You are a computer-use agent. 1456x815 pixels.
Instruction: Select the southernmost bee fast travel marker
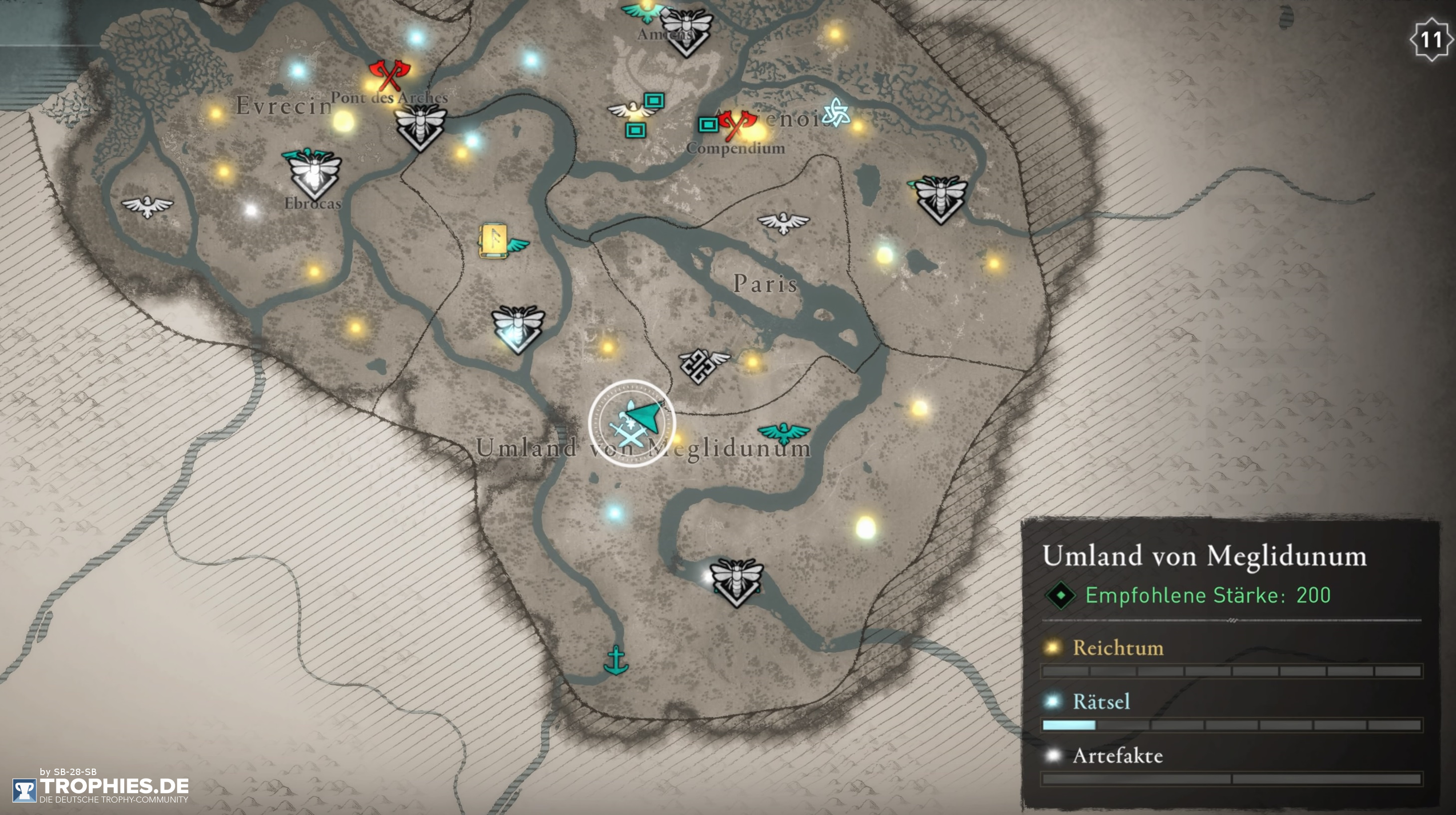click(x=736, y=581)
